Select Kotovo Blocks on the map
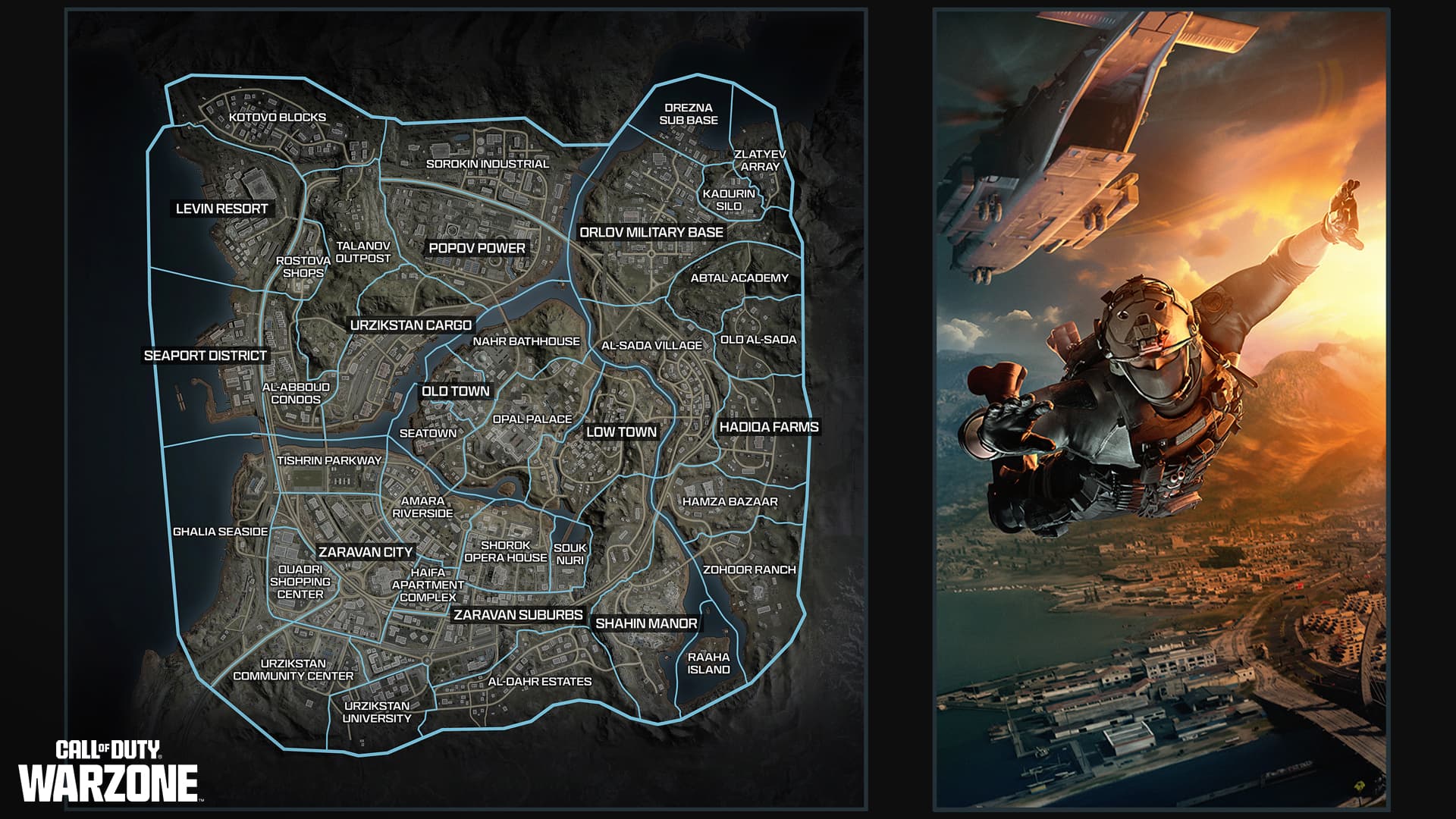 click(x=278, y=118)
